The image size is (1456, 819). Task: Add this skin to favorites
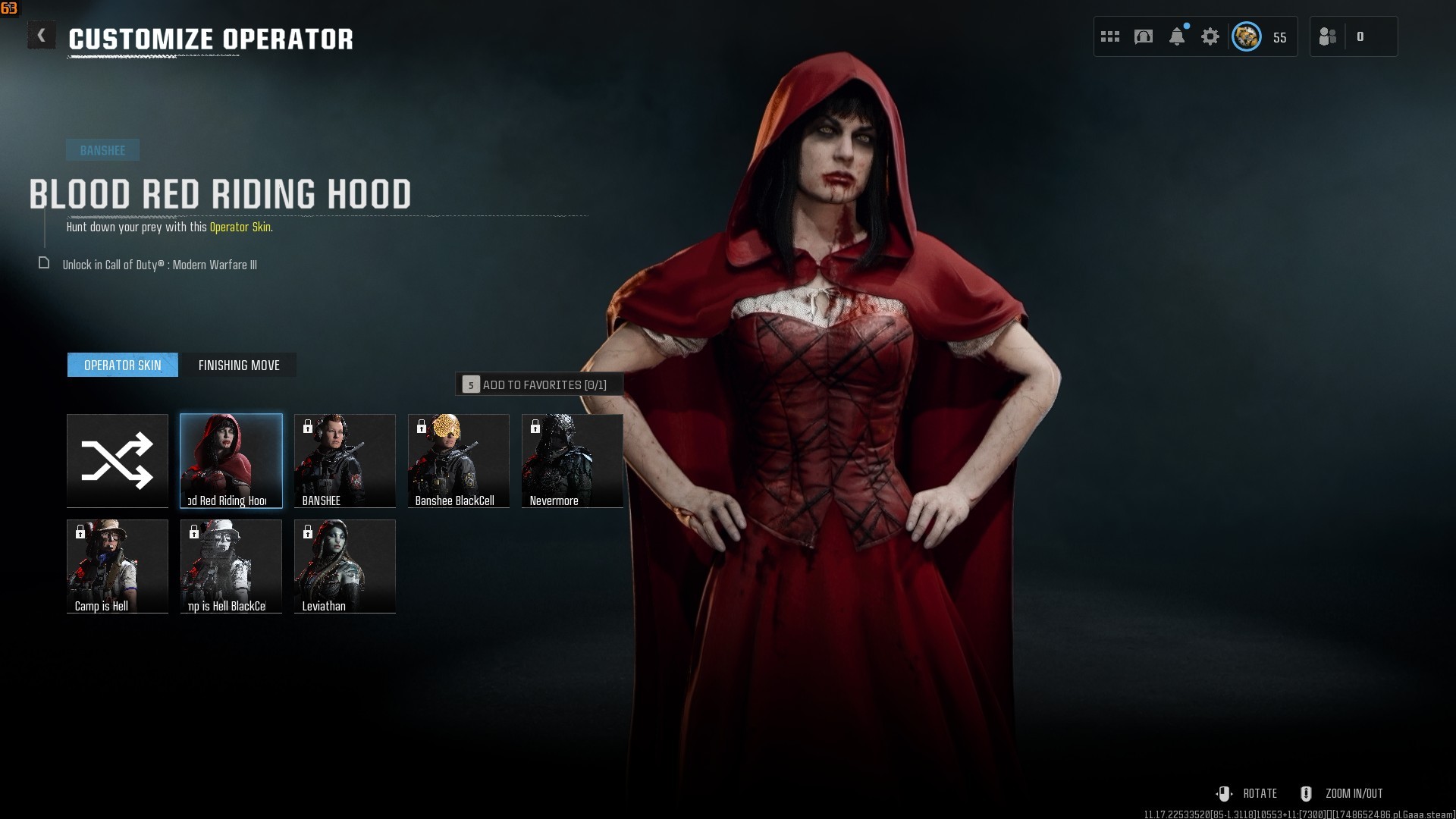click(538, 384)
